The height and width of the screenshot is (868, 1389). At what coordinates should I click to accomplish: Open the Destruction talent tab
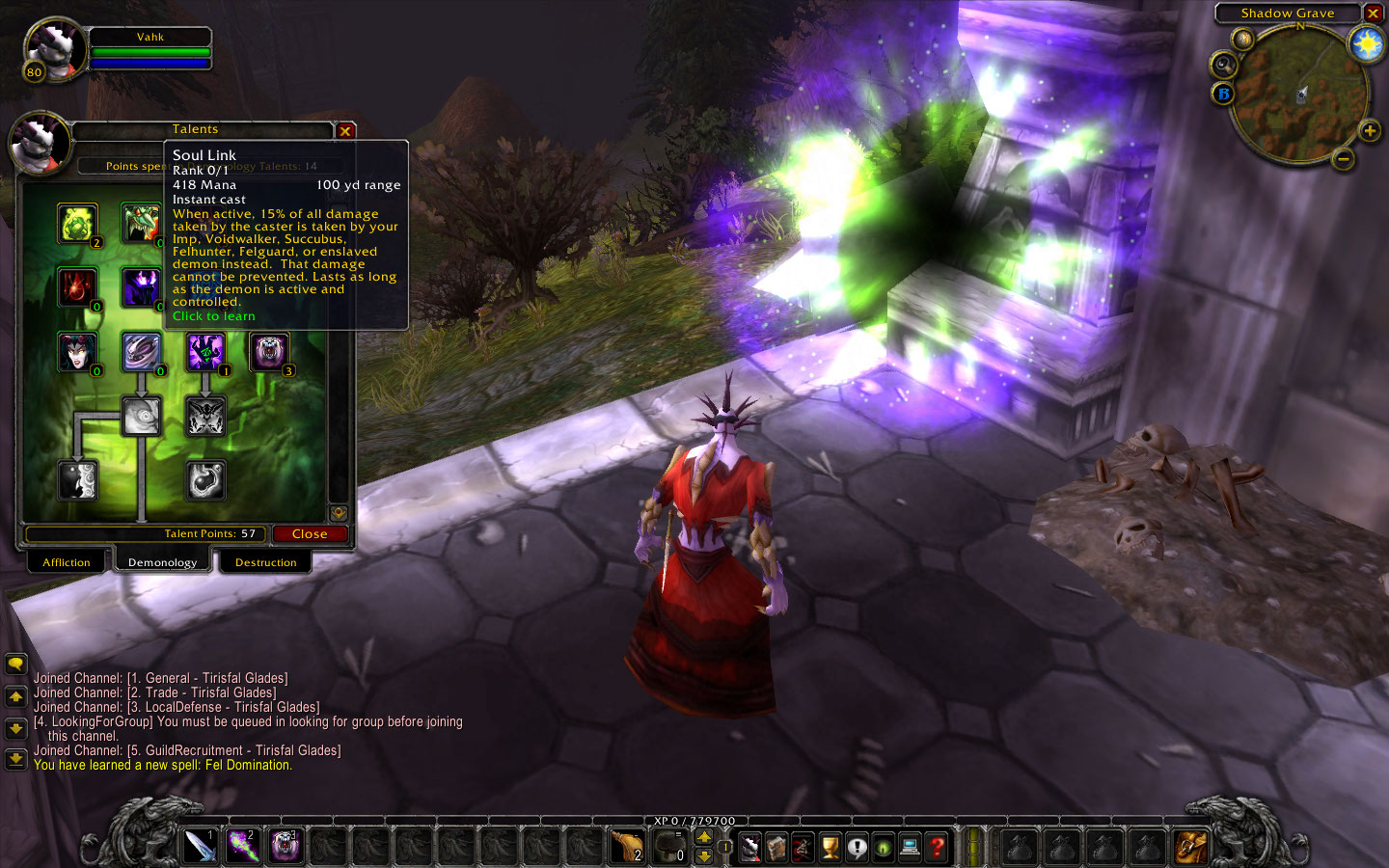click(265, 562)
